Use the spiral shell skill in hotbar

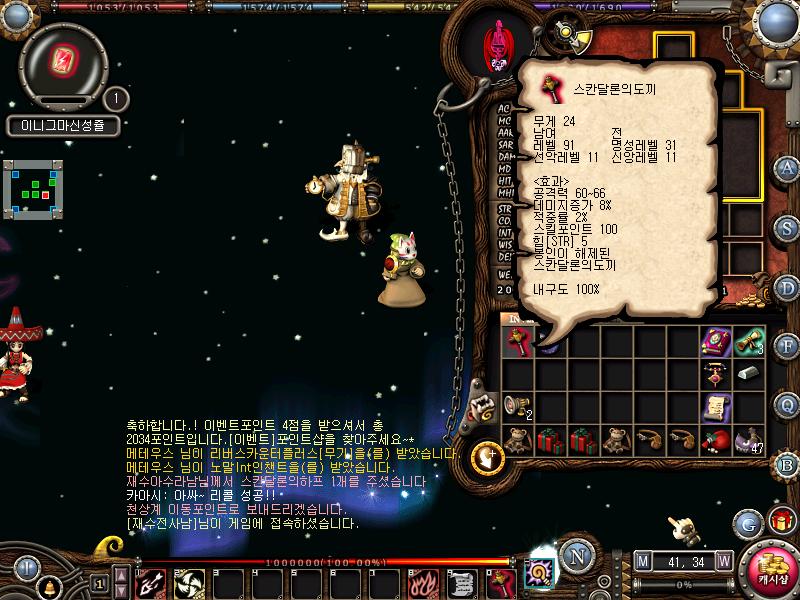click(541, 577)
